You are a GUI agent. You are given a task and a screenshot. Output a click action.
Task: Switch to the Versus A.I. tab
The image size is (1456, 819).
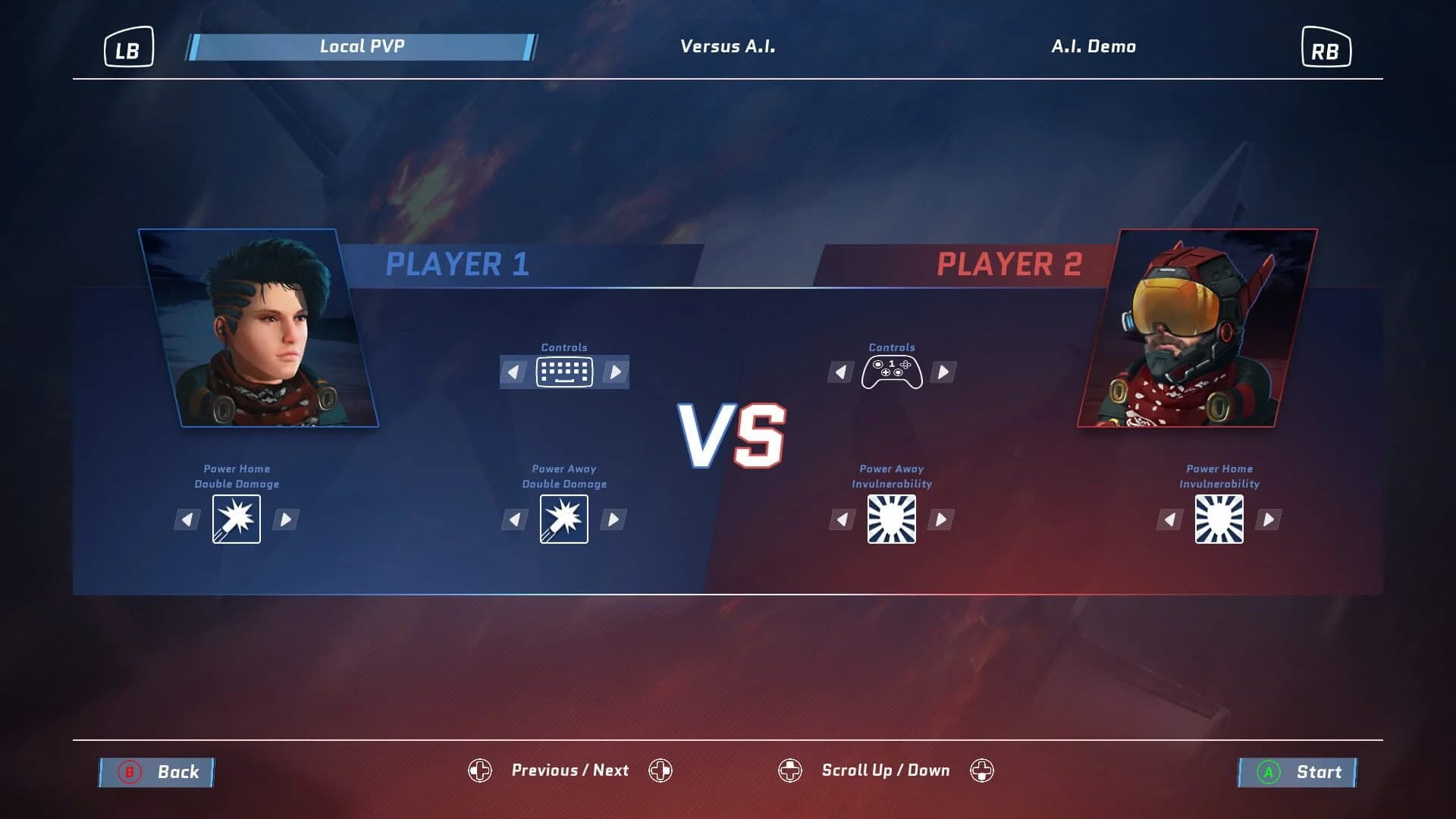click(727, 46)
